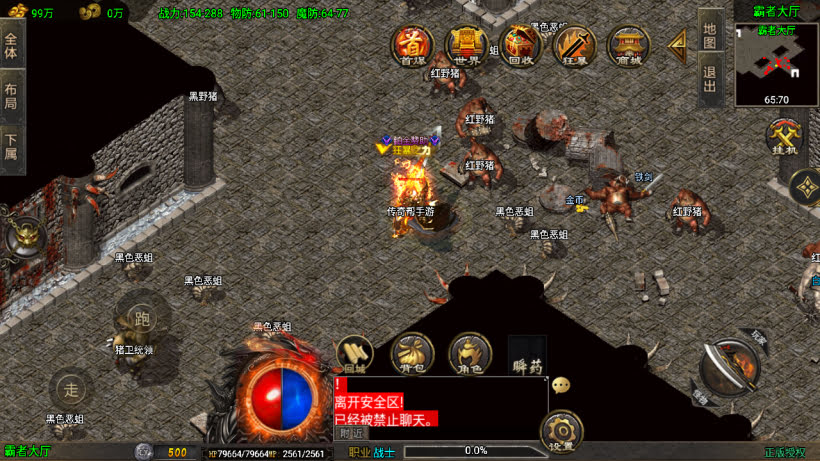Screen dimensions: 820x461
Task: Open the 设置 settings gear
Action: pos(561,429)
